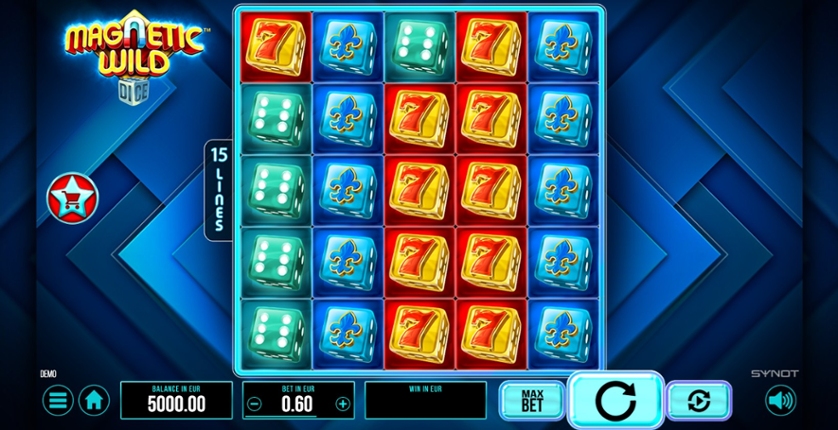The width and height of the screenshot is (838, 430).
Task: Spin the reels with the circular arrow button
Action: 615,400
